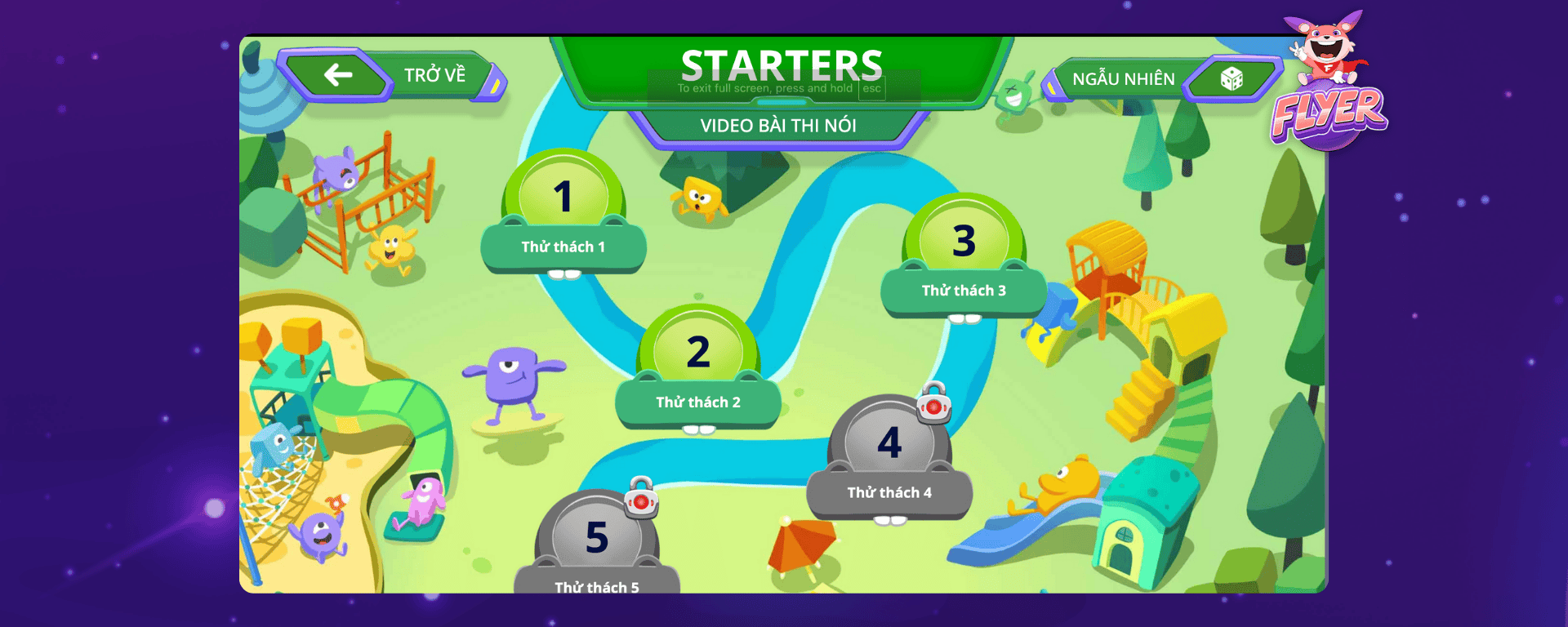The image size is (1568, 627).
Task: Pick a random challenge with NGẪU NHIÊN
Action: (1160, 79)
